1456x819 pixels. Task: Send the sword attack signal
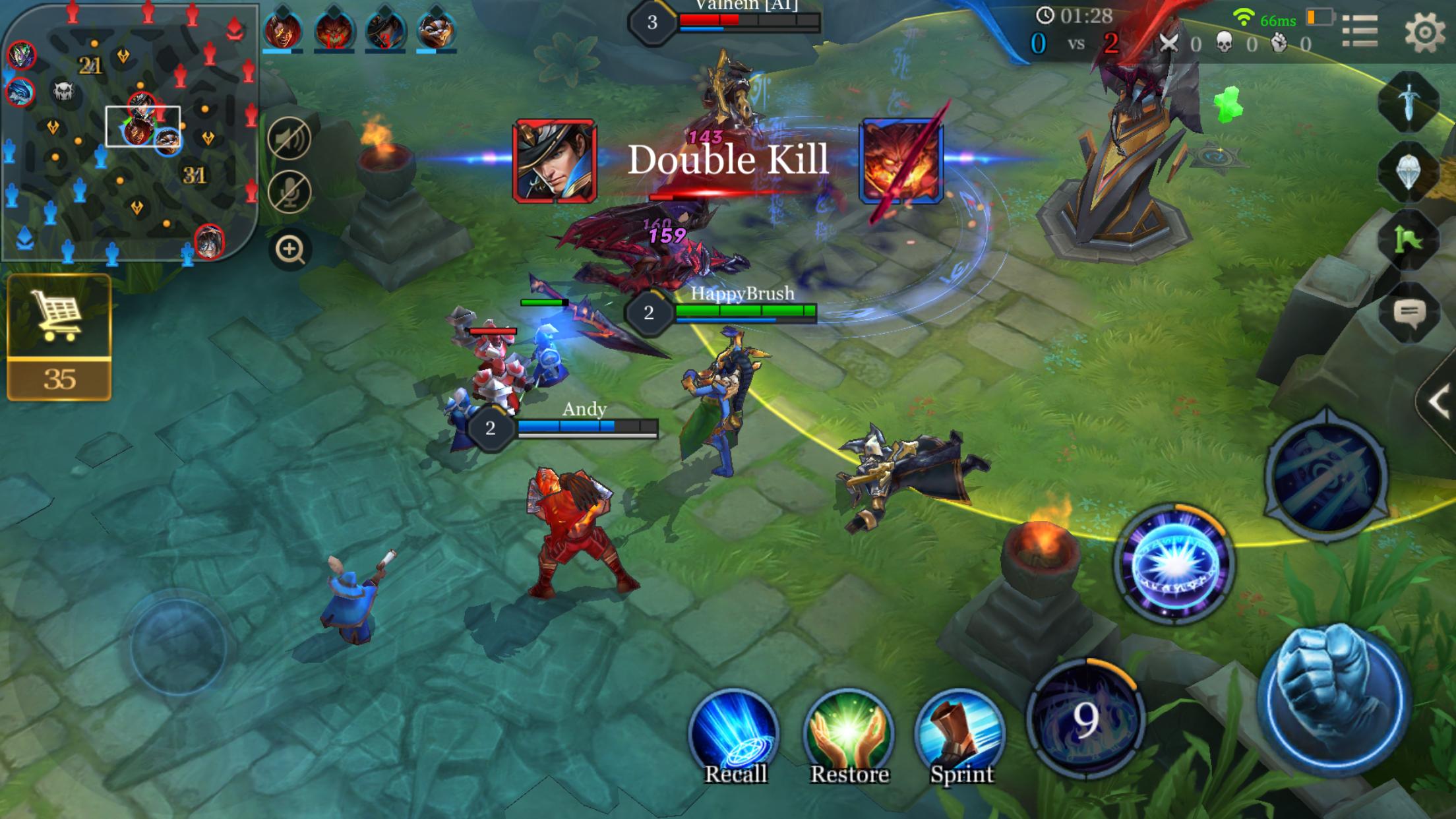[x=1409, y=102]
